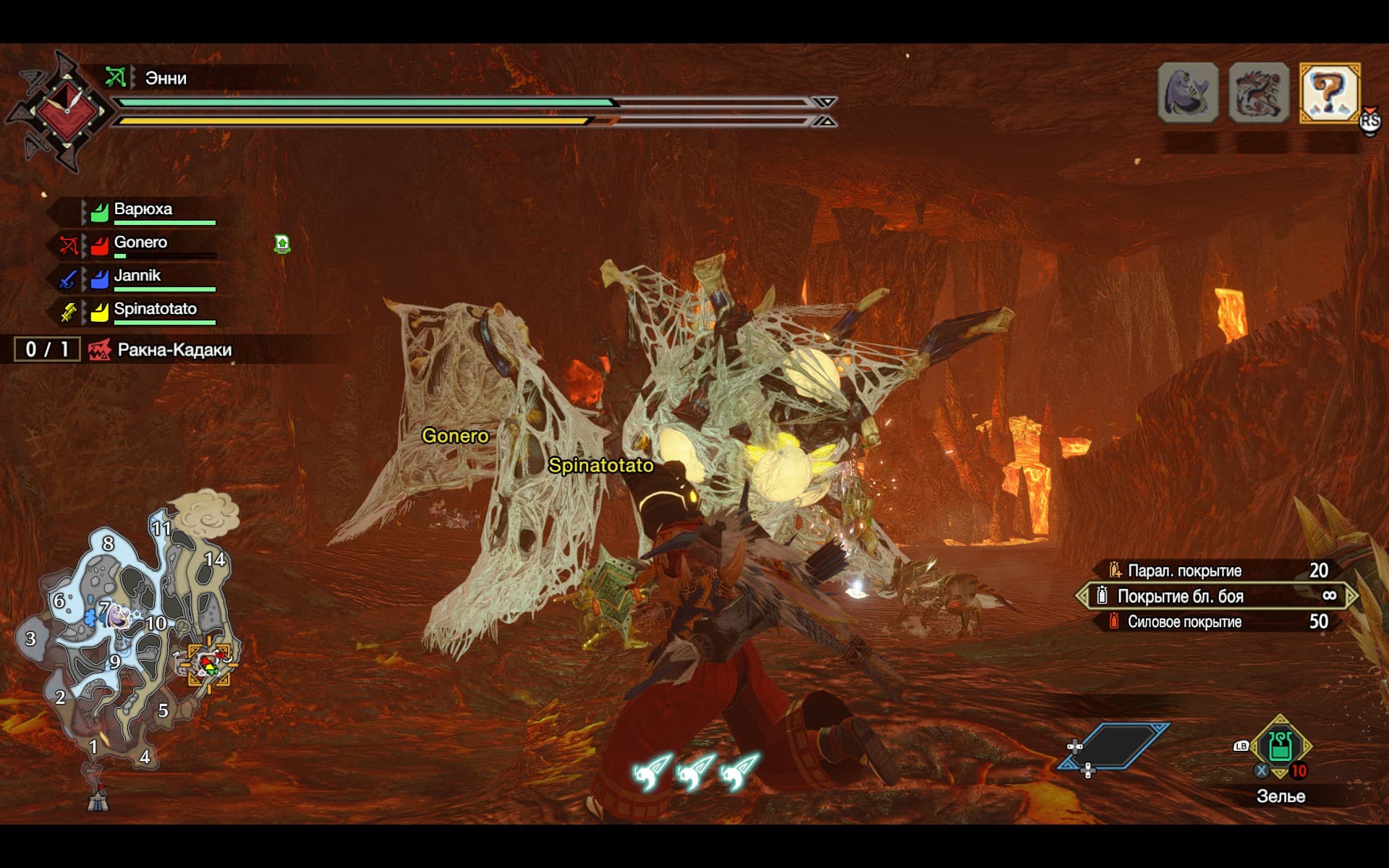This screenshot has width=1389, height=868.
Task: Select the purple monster target icon
Action: (1188, 93)
